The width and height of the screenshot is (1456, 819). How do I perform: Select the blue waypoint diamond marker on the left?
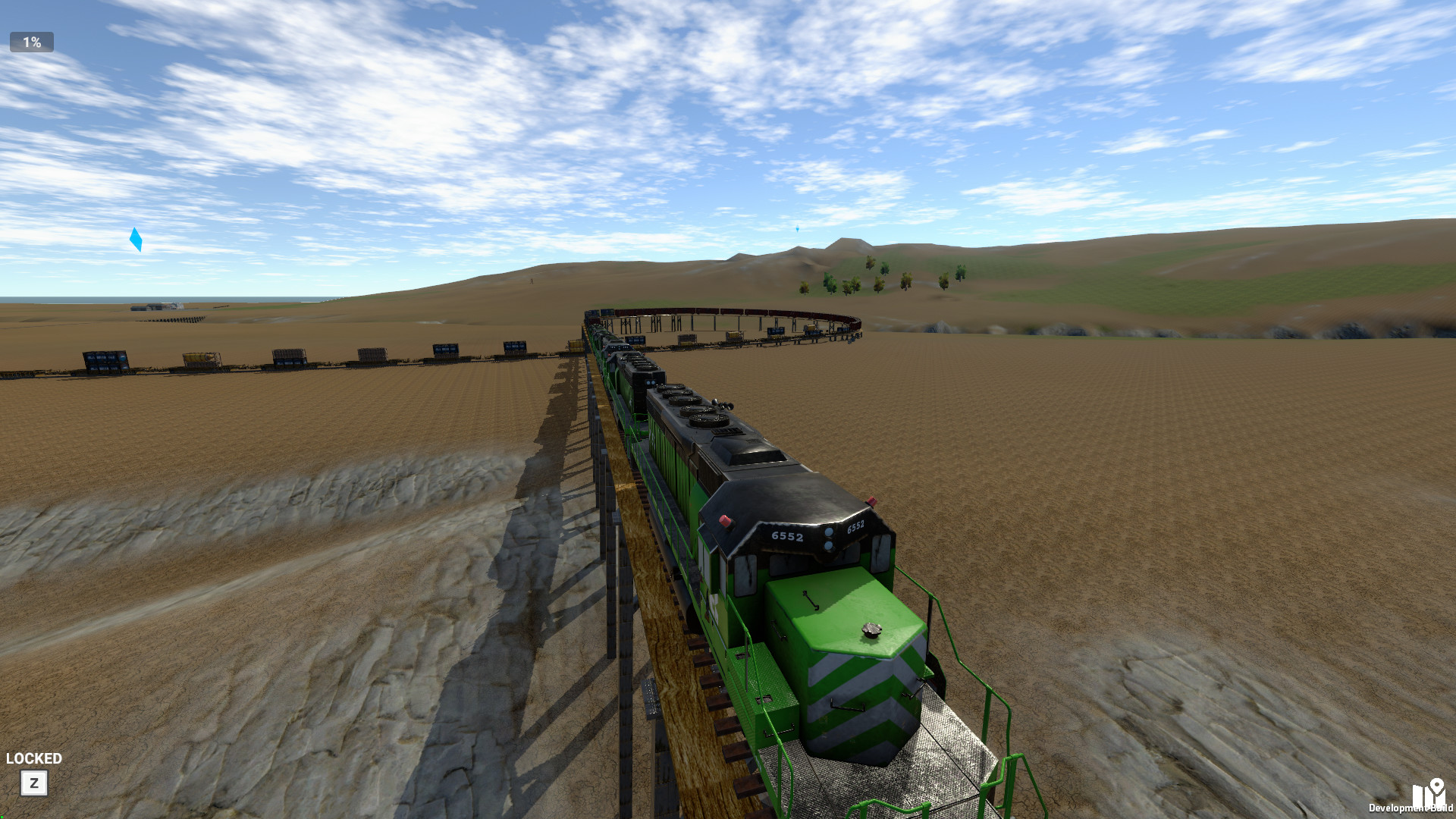pyautogui.click(x=136, y=240)
